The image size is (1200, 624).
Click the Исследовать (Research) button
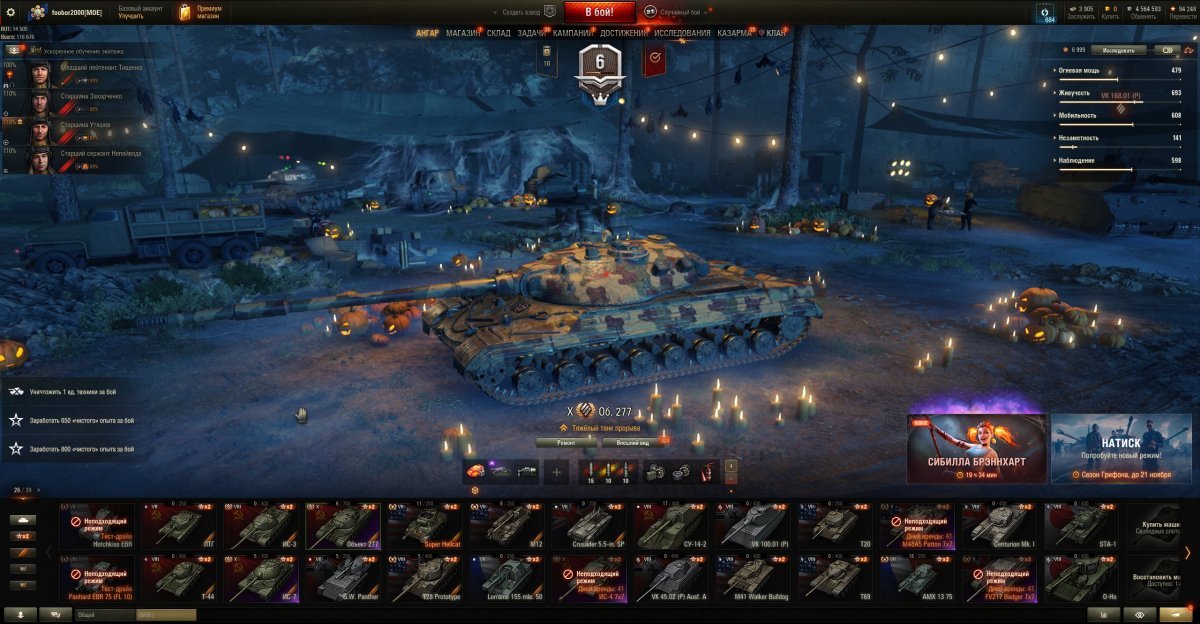coord(1118,49)
